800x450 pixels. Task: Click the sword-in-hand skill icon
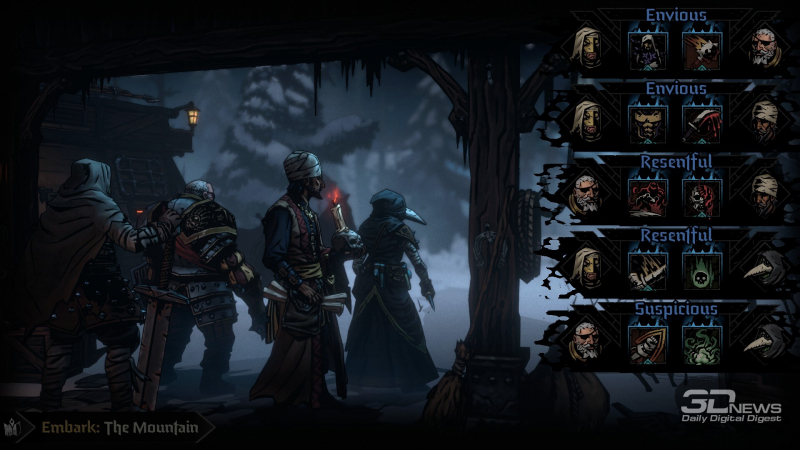coord(644,266)
